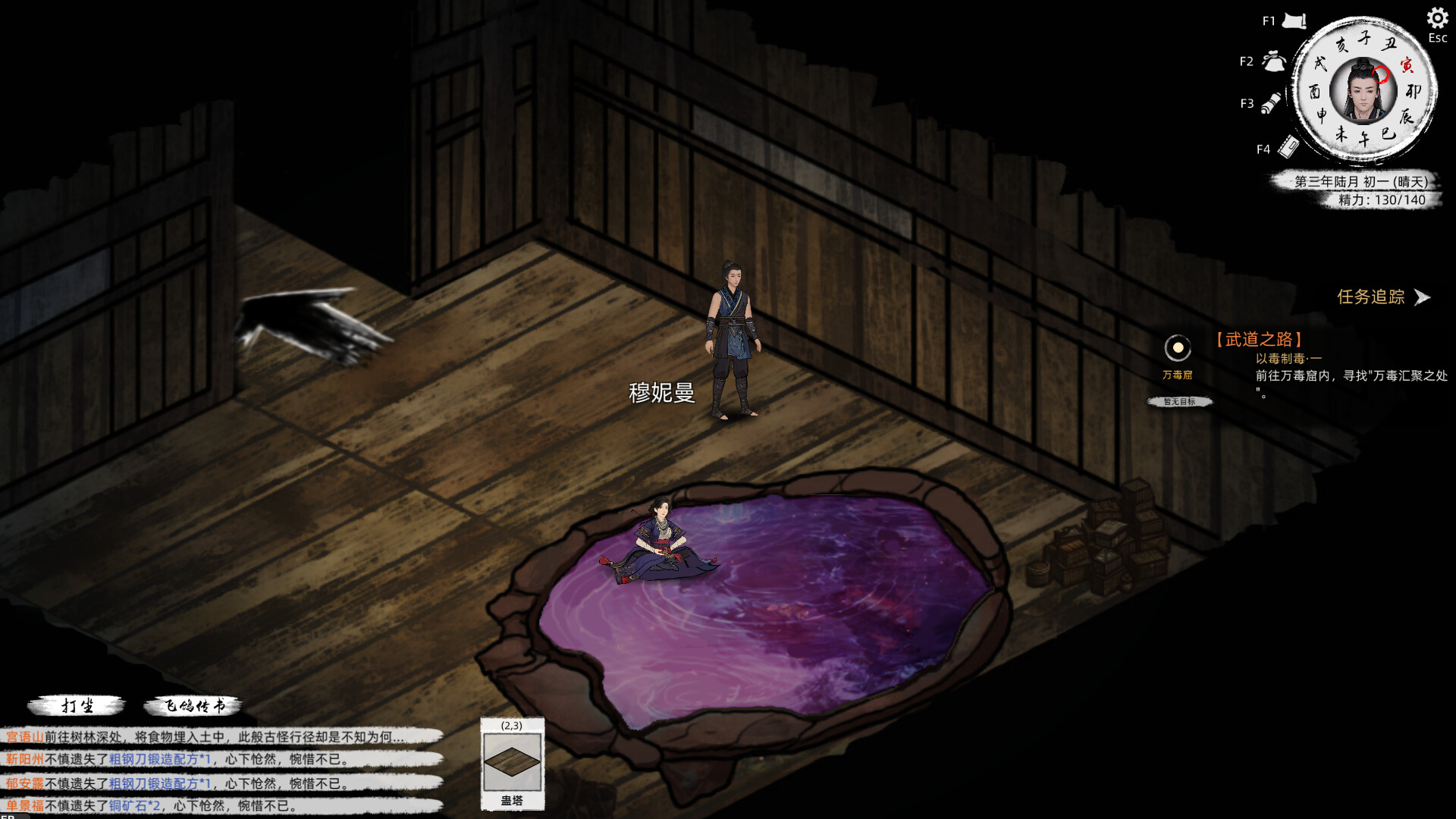Click the 万毒窟 location marker icon
This screenshot has width=1456, height=819.
tap(1178, 349)
